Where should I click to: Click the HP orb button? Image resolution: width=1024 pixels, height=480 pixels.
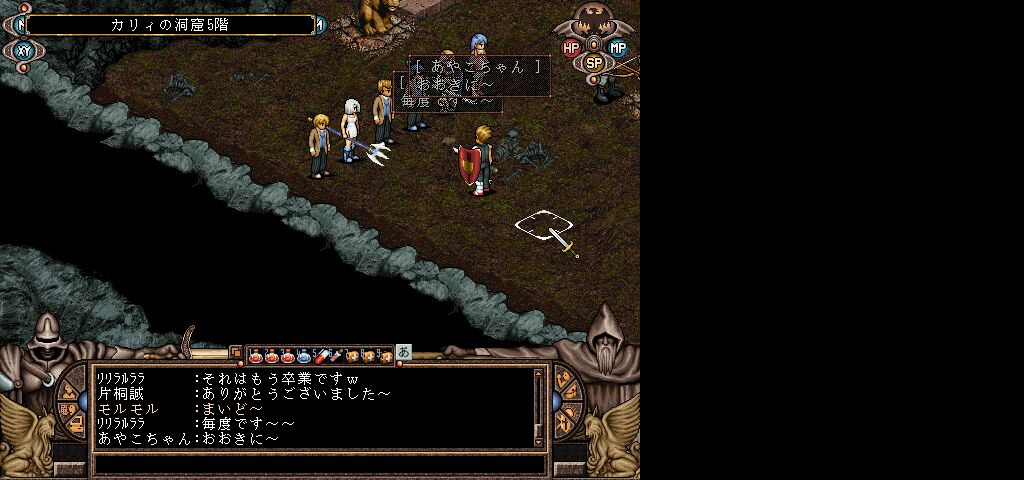(571, 47)
